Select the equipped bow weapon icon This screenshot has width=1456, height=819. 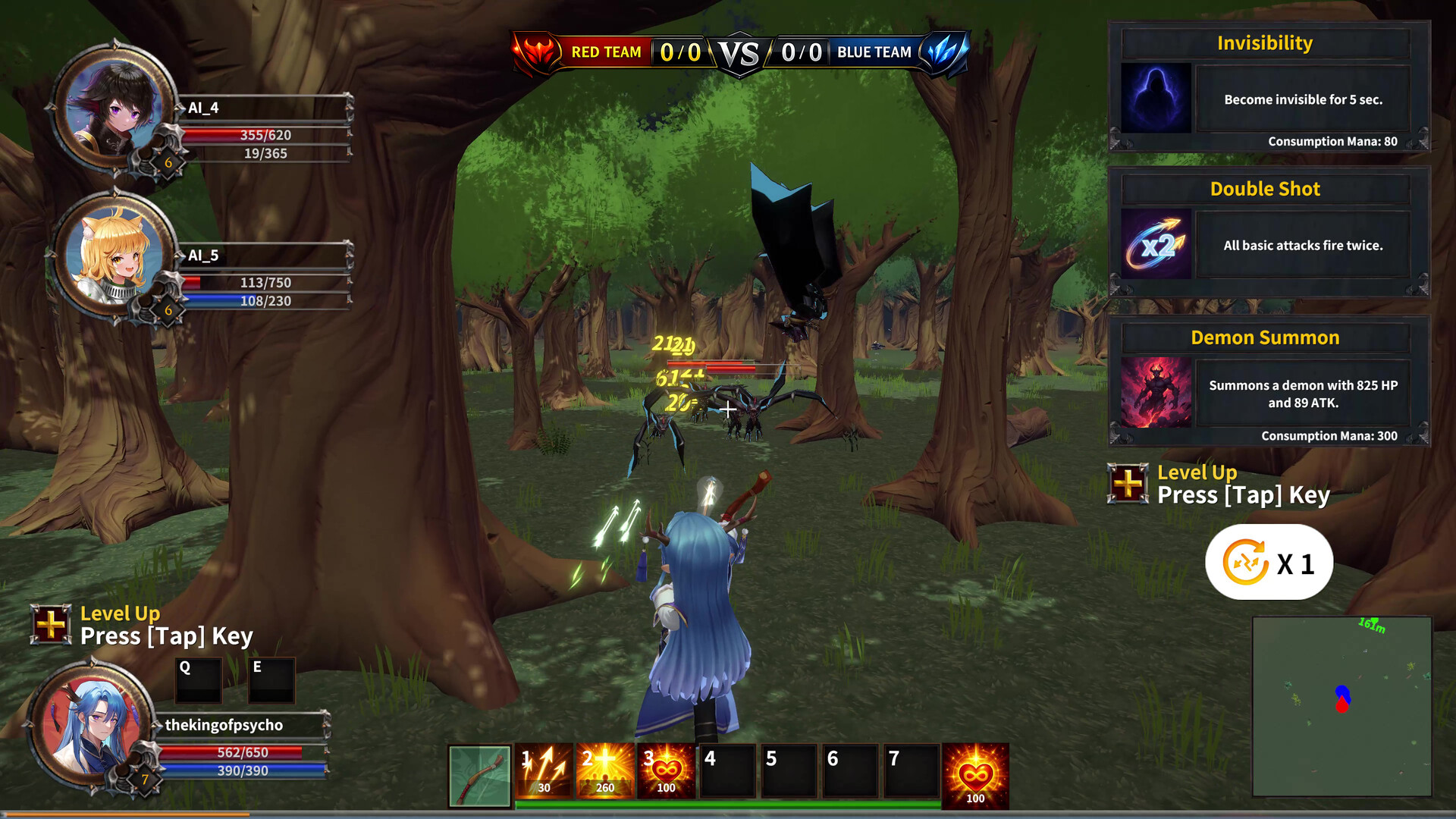pyautogui.click(x=479, y=773)
